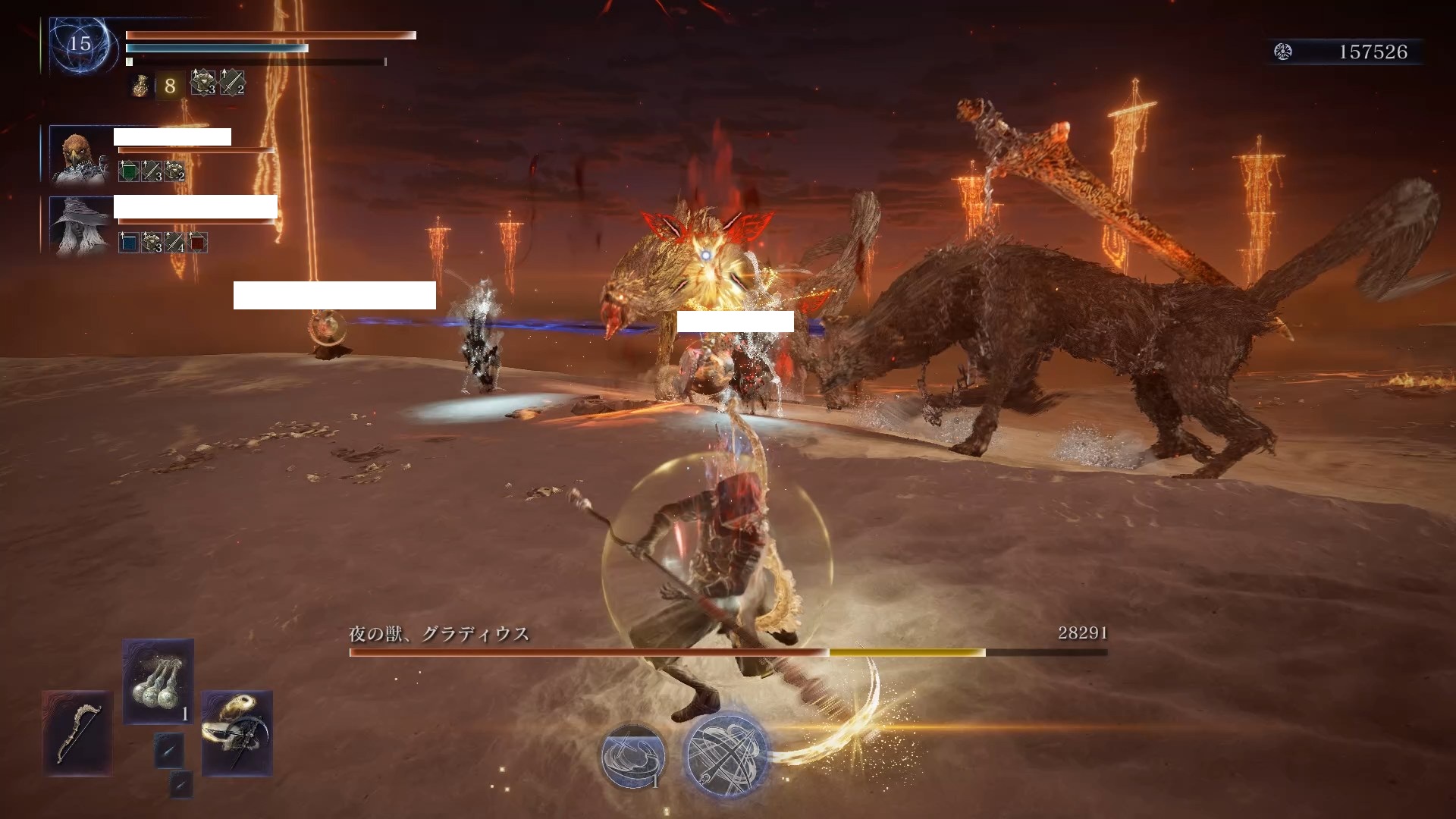Inspect witch teammate's red square buff
The image size is (1456, 819).
(197, 243)
